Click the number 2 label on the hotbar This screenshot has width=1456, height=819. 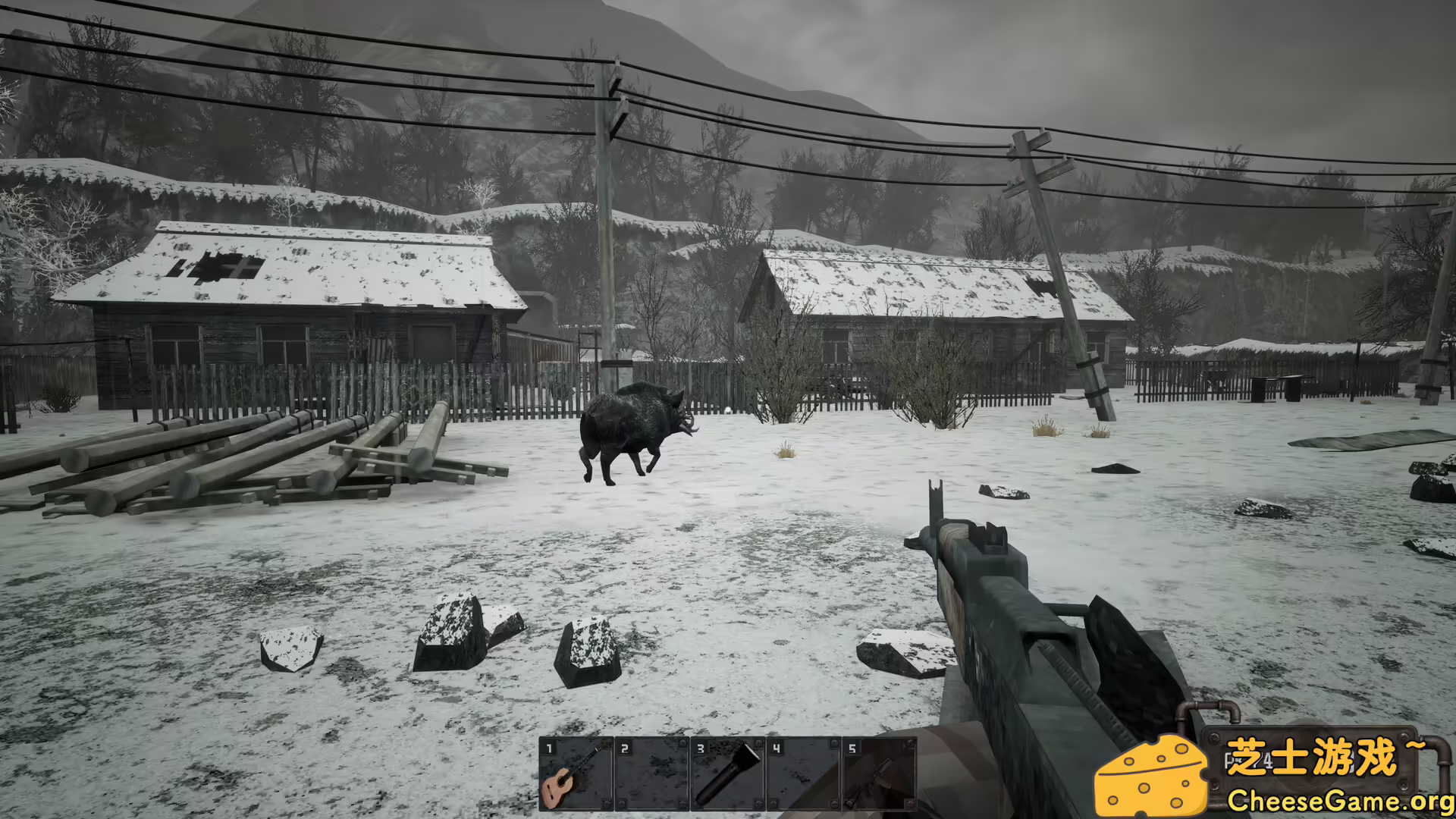pos(625,749)
